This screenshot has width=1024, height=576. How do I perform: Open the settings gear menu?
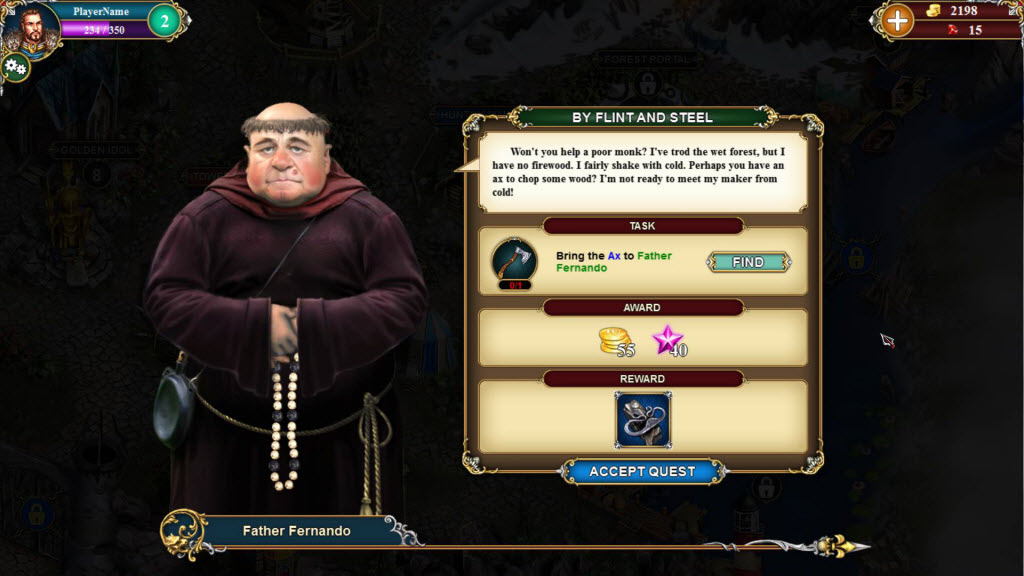(x=15, y=68)
